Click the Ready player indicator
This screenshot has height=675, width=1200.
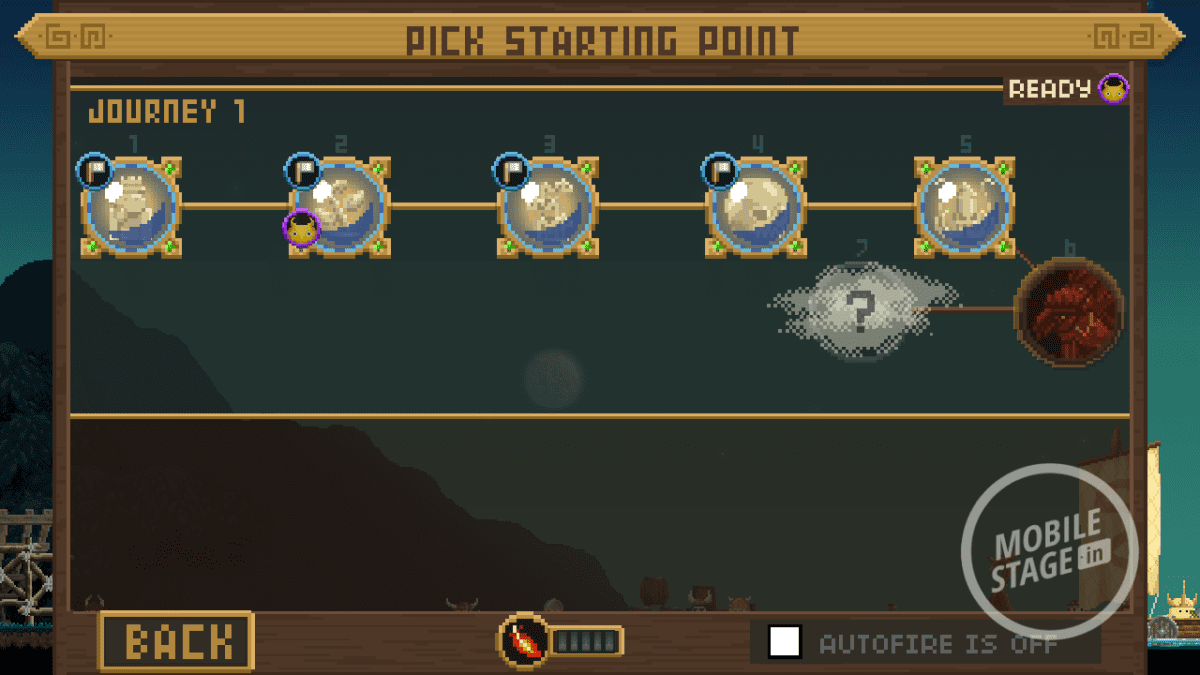1066,89
